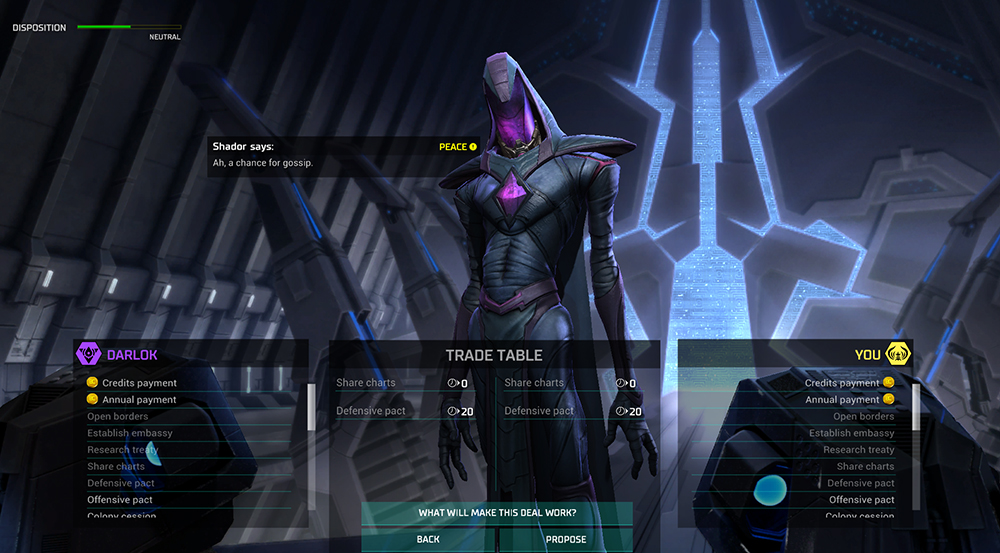
Task: Remove Darlok's Defensive pact from trade table
Action: pyautogui.click(x=371, y=411)
